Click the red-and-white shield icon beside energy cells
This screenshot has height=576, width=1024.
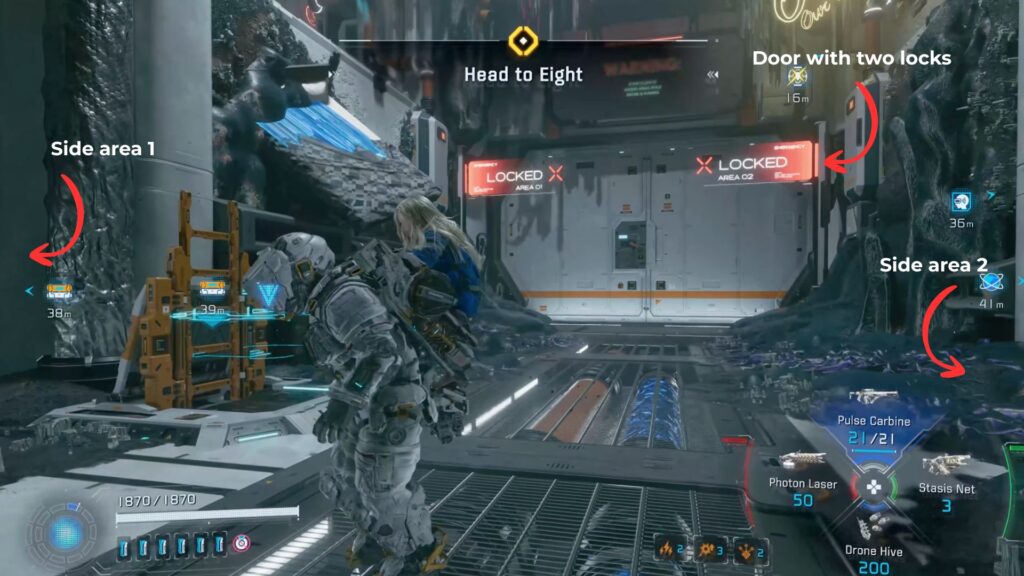[240, 545]
